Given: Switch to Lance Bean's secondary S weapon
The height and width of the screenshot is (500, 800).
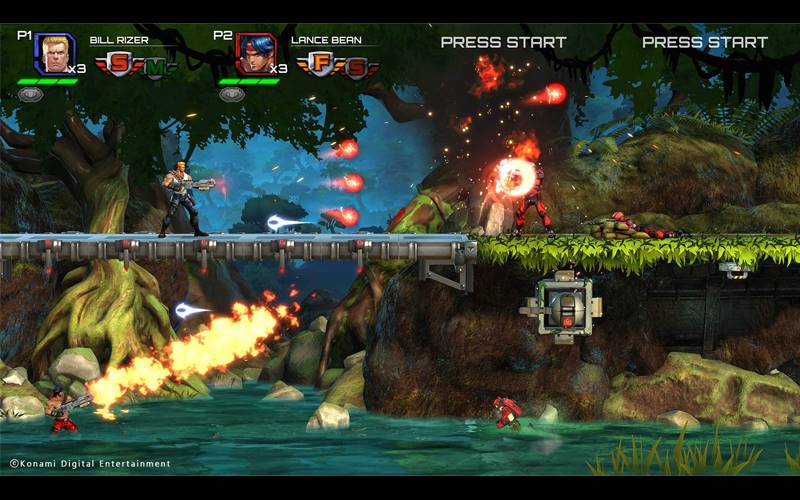Looking at the screenshot, I should tap(357, 68).
